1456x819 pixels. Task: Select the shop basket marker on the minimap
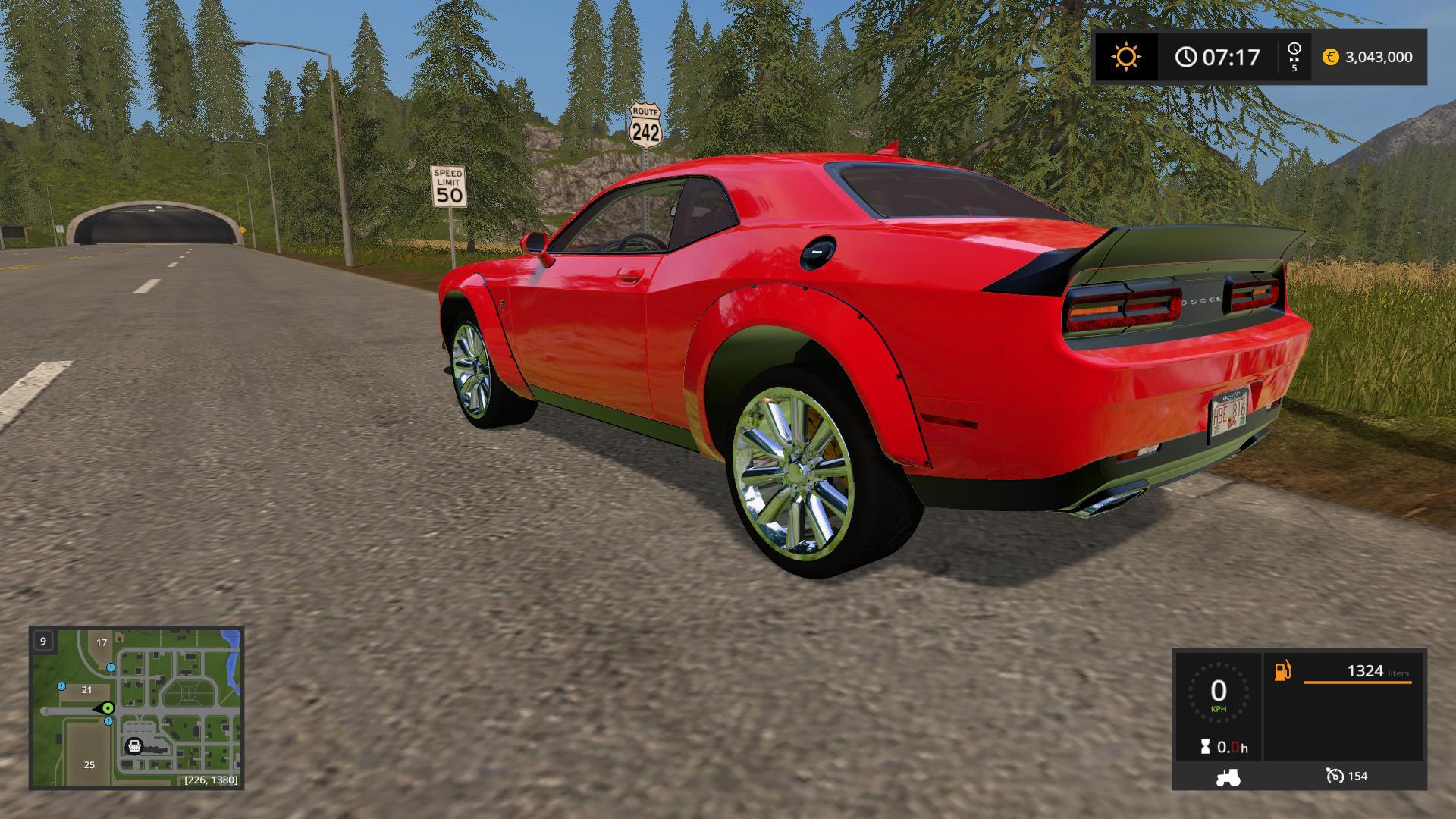tap(134, 746)
